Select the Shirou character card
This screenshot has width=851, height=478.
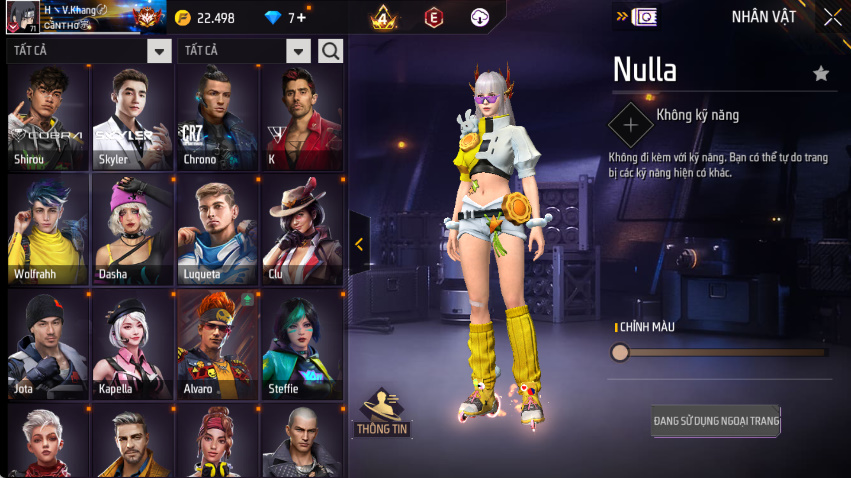pos(47,117)
